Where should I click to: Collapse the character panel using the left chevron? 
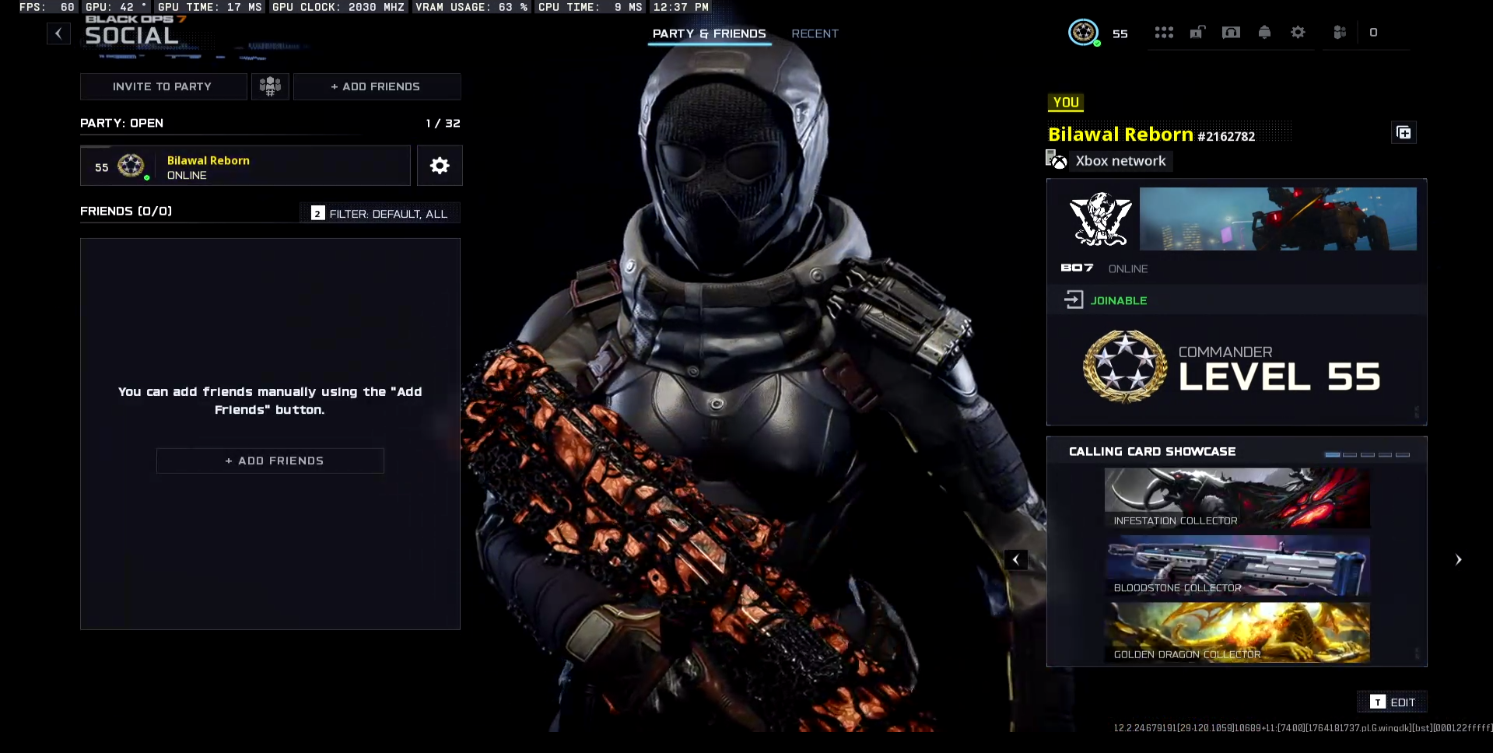[1016, 559]
